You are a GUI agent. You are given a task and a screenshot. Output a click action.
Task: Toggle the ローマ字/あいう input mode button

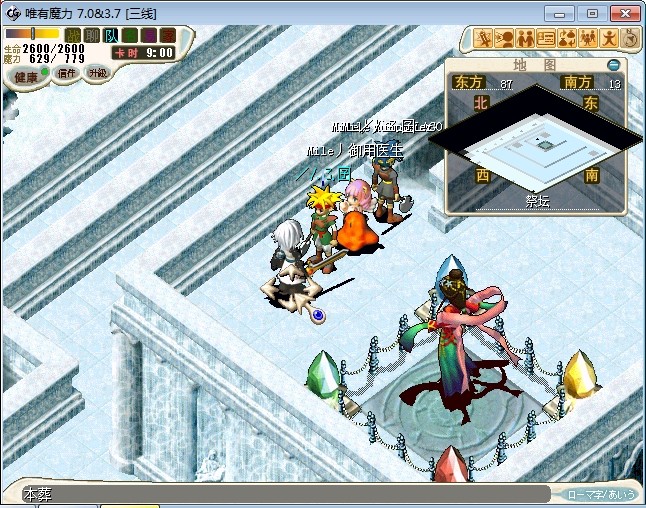click(x=599, y=494)
